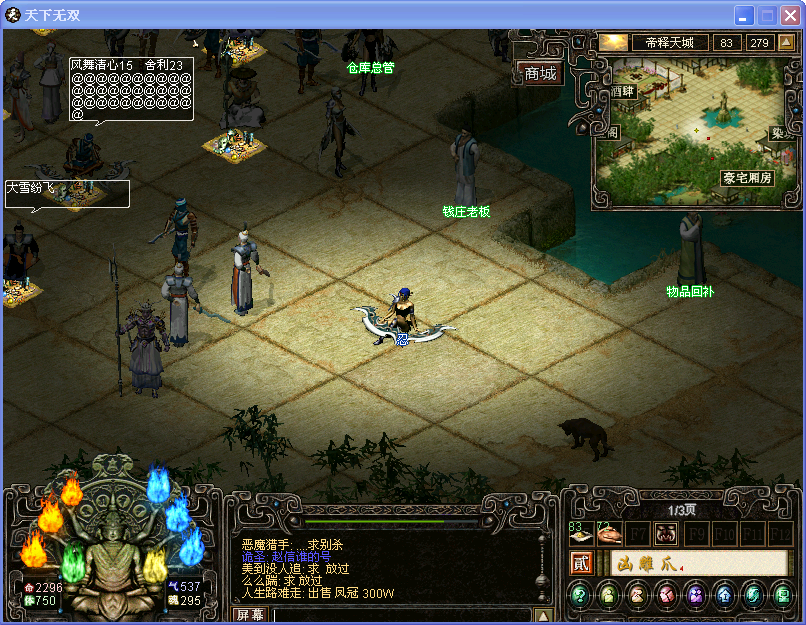Screen dimensions: 806x625
Task: Select the 豪宅厢房 marker on the minimap
Action: coord(746,178)
